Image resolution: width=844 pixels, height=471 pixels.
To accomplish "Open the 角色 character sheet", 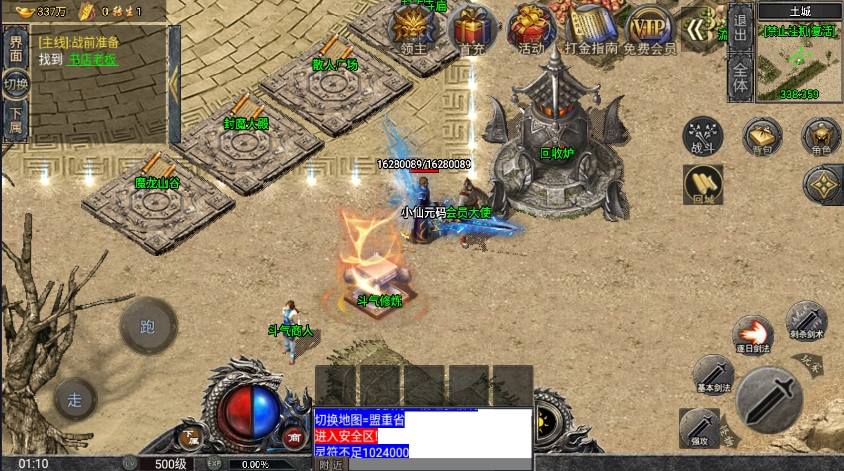I will click(822, 135).
